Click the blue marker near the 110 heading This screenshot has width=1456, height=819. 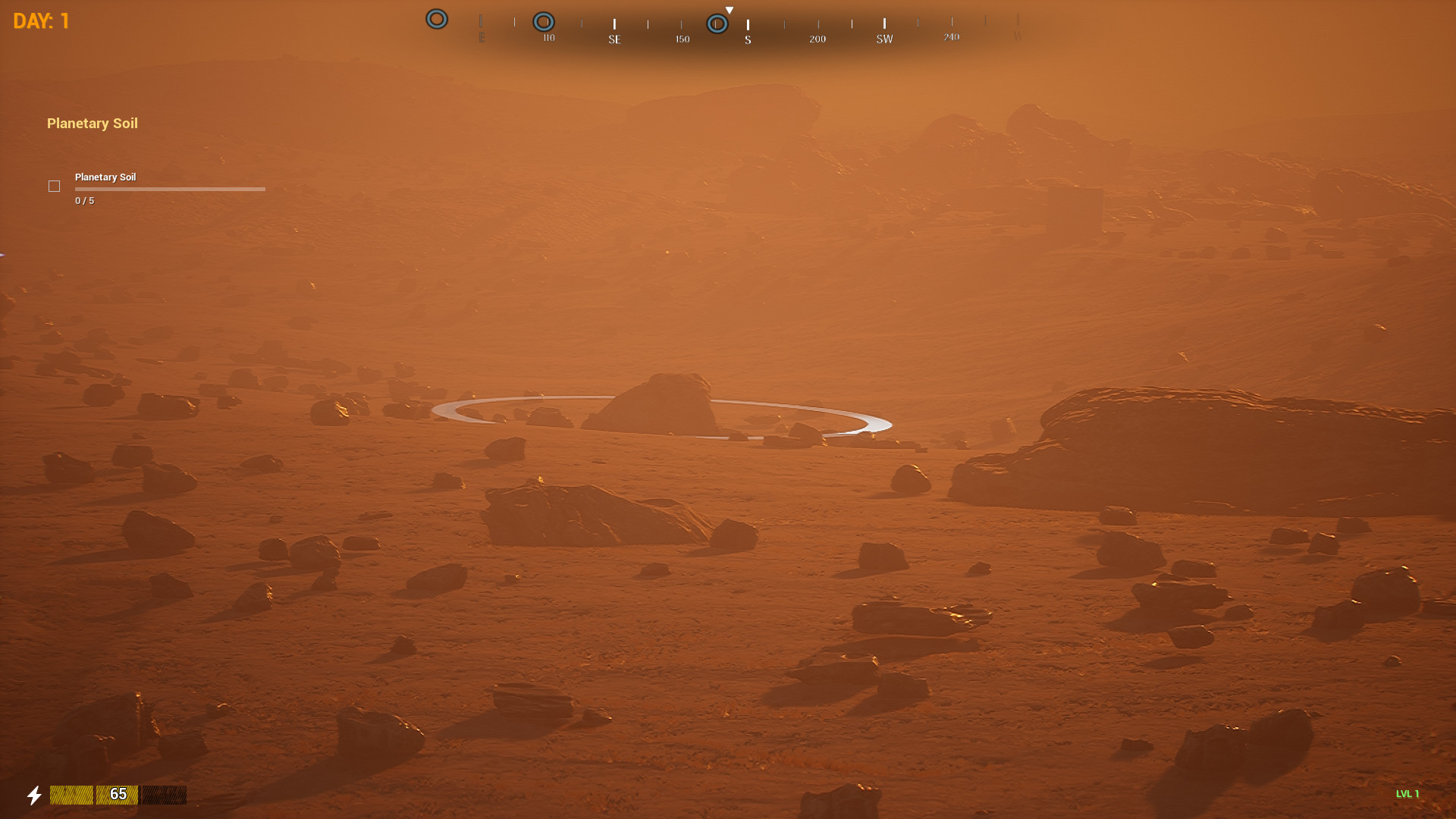tap(544, 21)
